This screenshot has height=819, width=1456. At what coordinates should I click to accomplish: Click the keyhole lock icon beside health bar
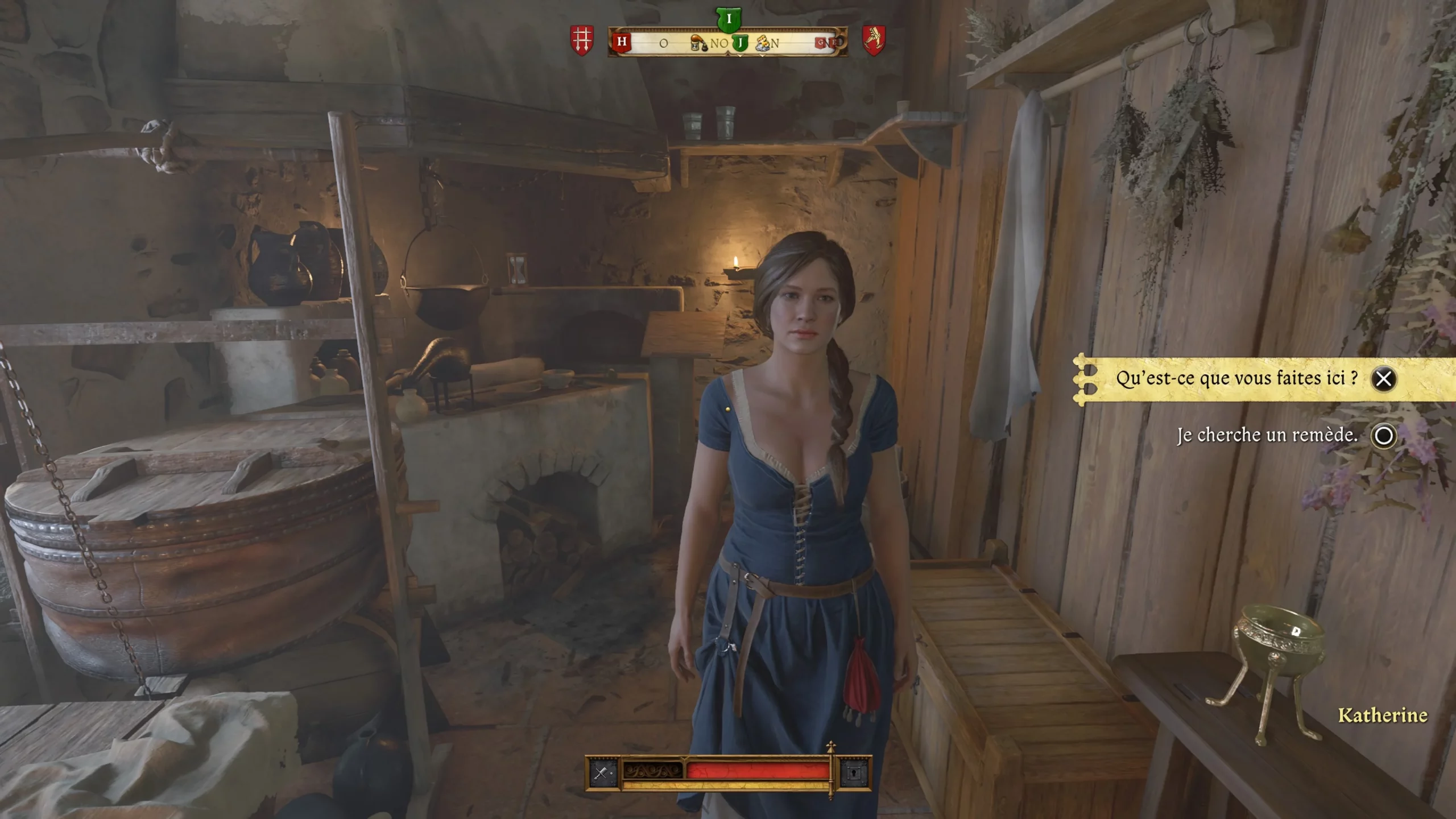pos(854,772)
